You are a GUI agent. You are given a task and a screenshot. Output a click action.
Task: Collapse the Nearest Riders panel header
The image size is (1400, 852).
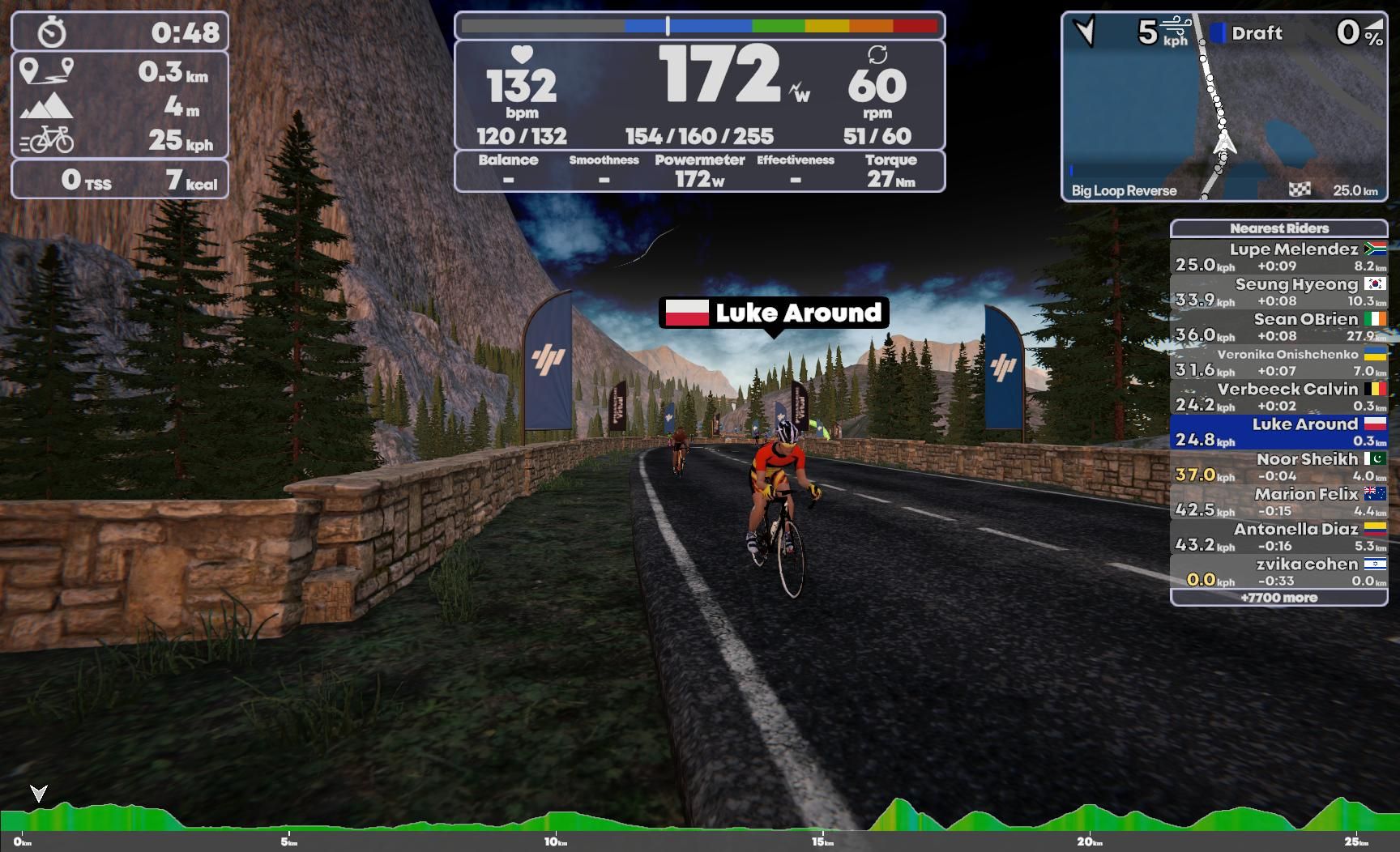click(1278, 228)
